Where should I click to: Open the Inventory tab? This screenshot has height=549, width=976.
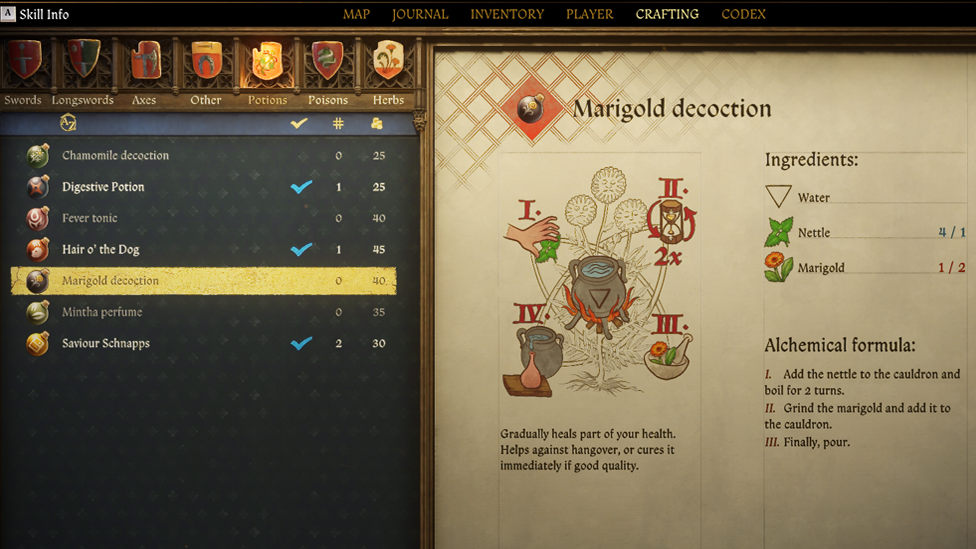coord(507,14)
